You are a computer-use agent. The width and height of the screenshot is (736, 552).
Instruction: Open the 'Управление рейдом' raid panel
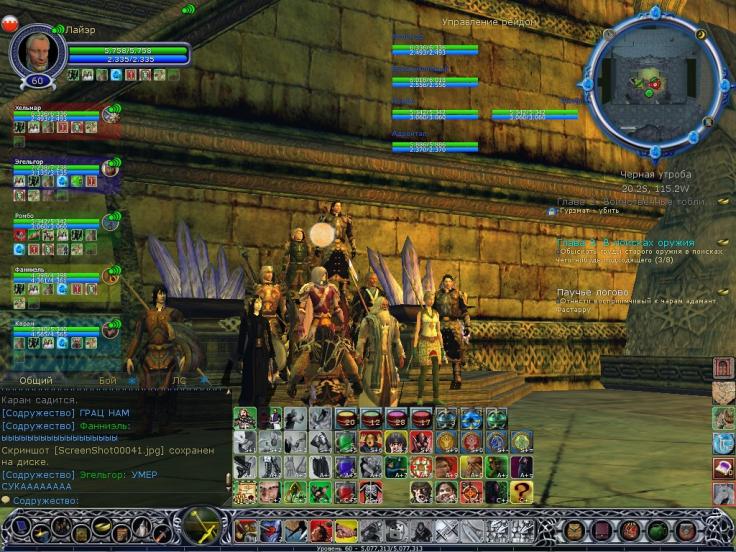coord(488,21)
